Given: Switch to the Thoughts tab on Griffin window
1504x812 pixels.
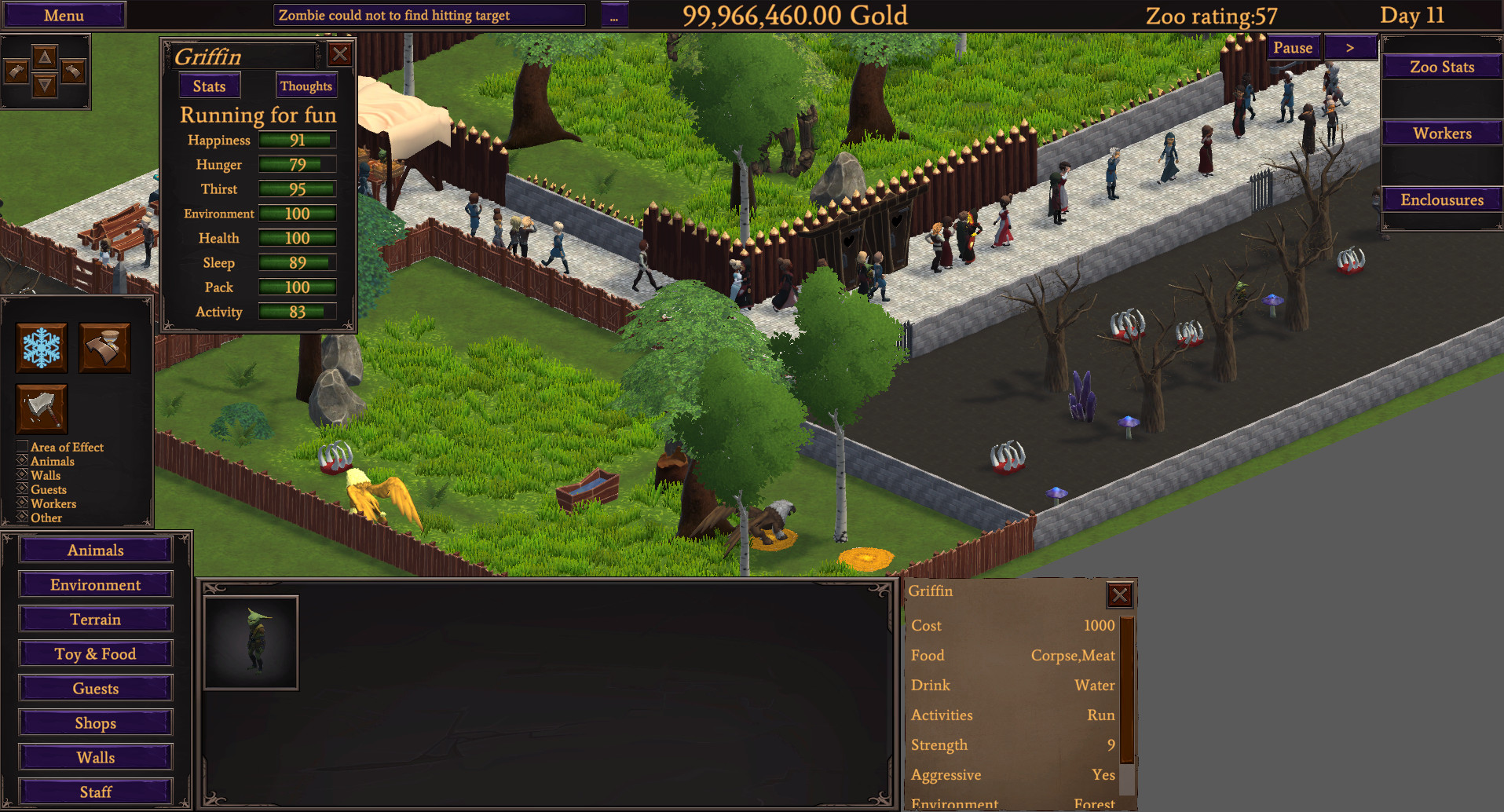Looking at the screenshot, I should pos(306,86).
